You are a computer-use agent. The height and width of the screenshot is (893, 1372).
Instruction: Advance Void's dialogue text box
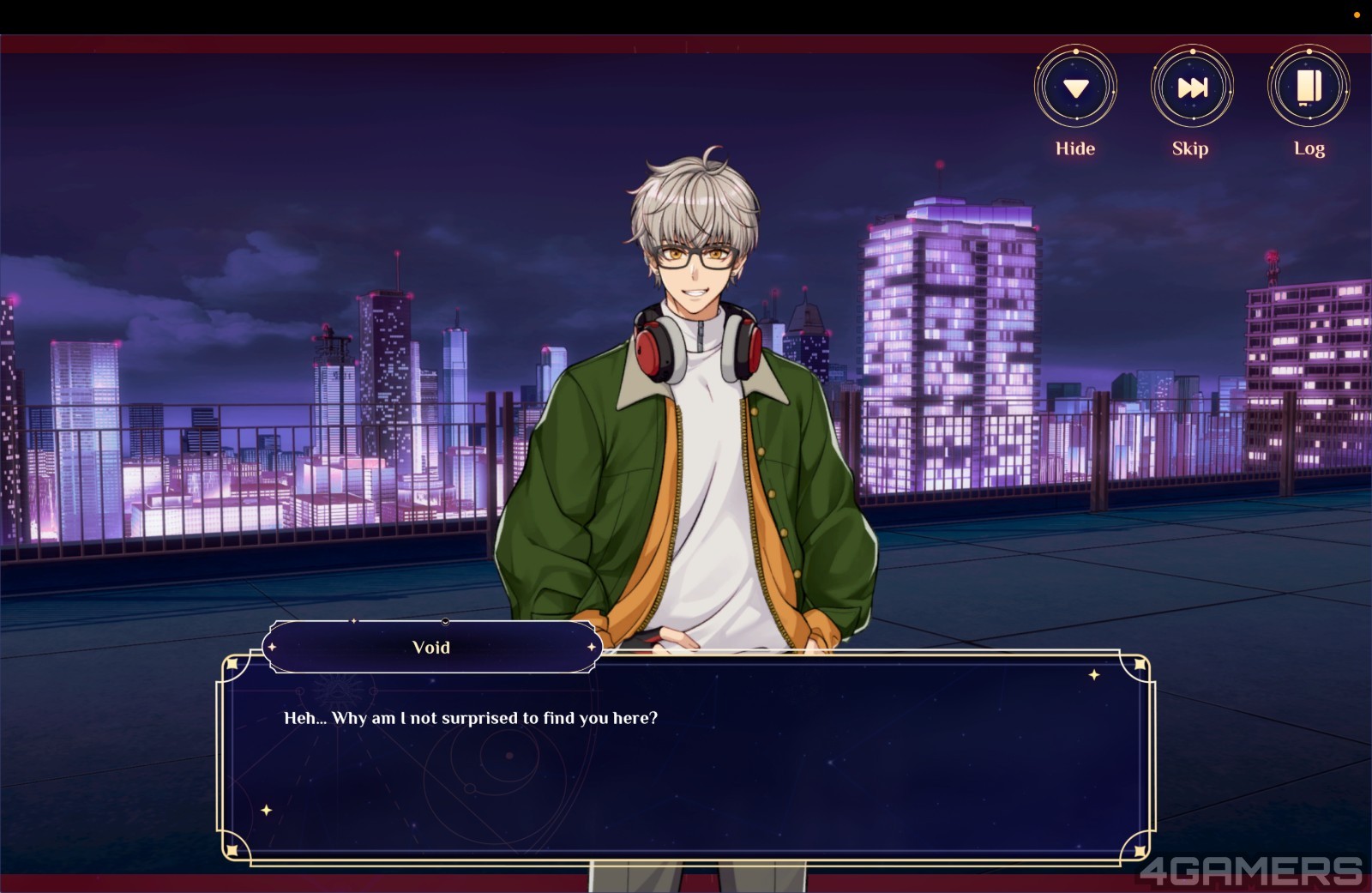(686, 759)
